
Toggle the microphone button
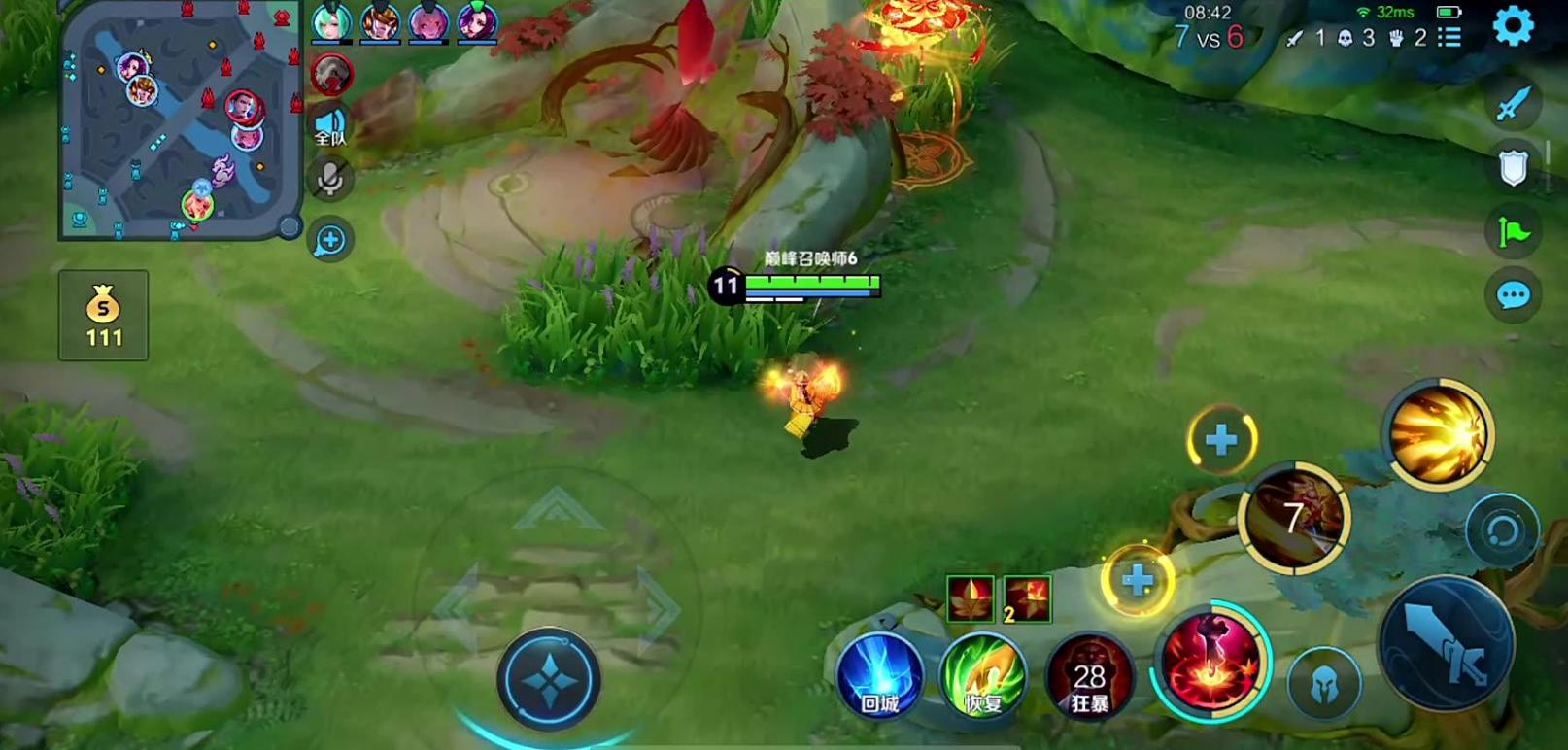coord(330,179)
